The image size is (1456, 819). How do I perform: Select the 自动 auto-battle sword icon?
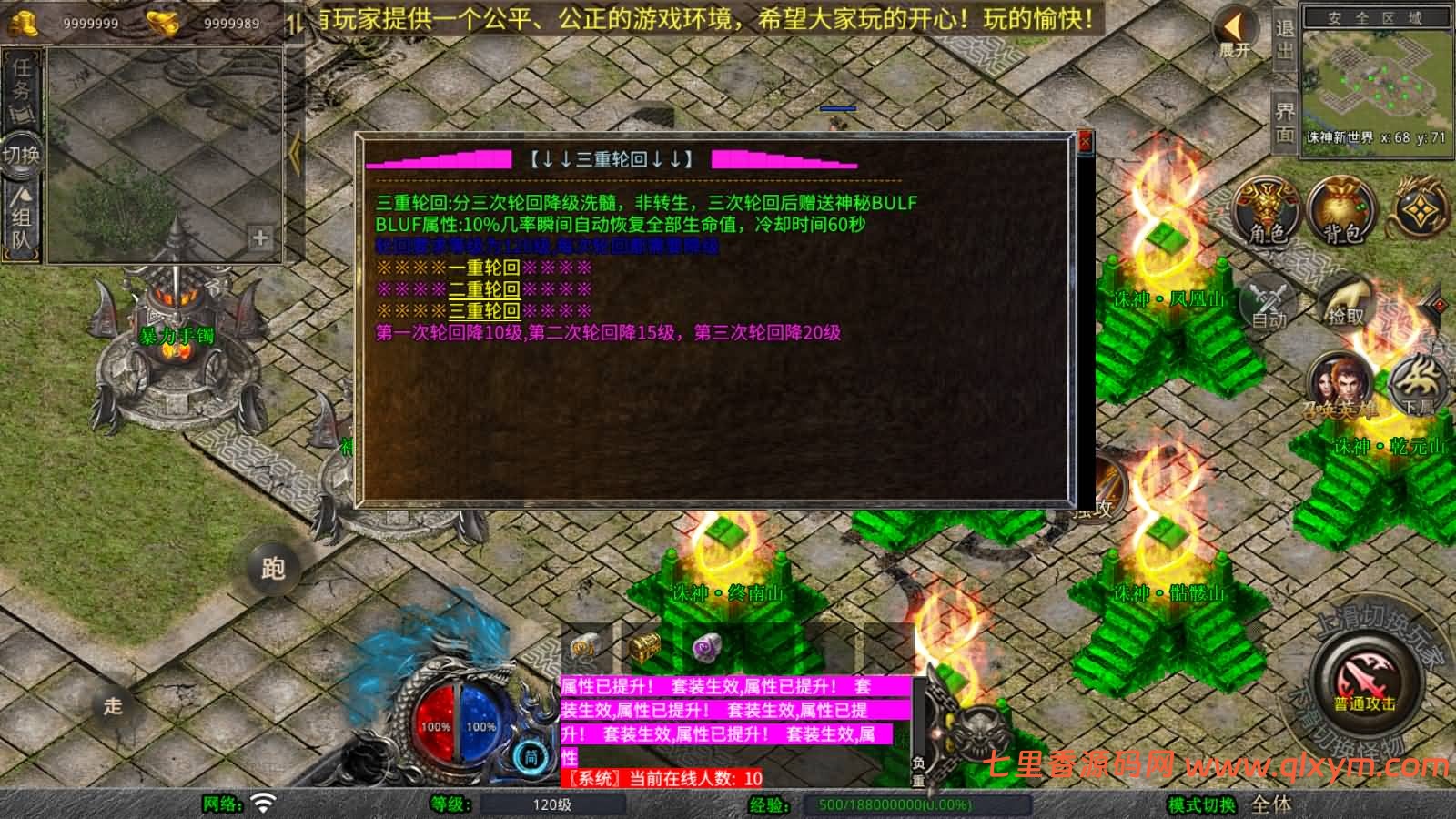tap(1266, 306)
